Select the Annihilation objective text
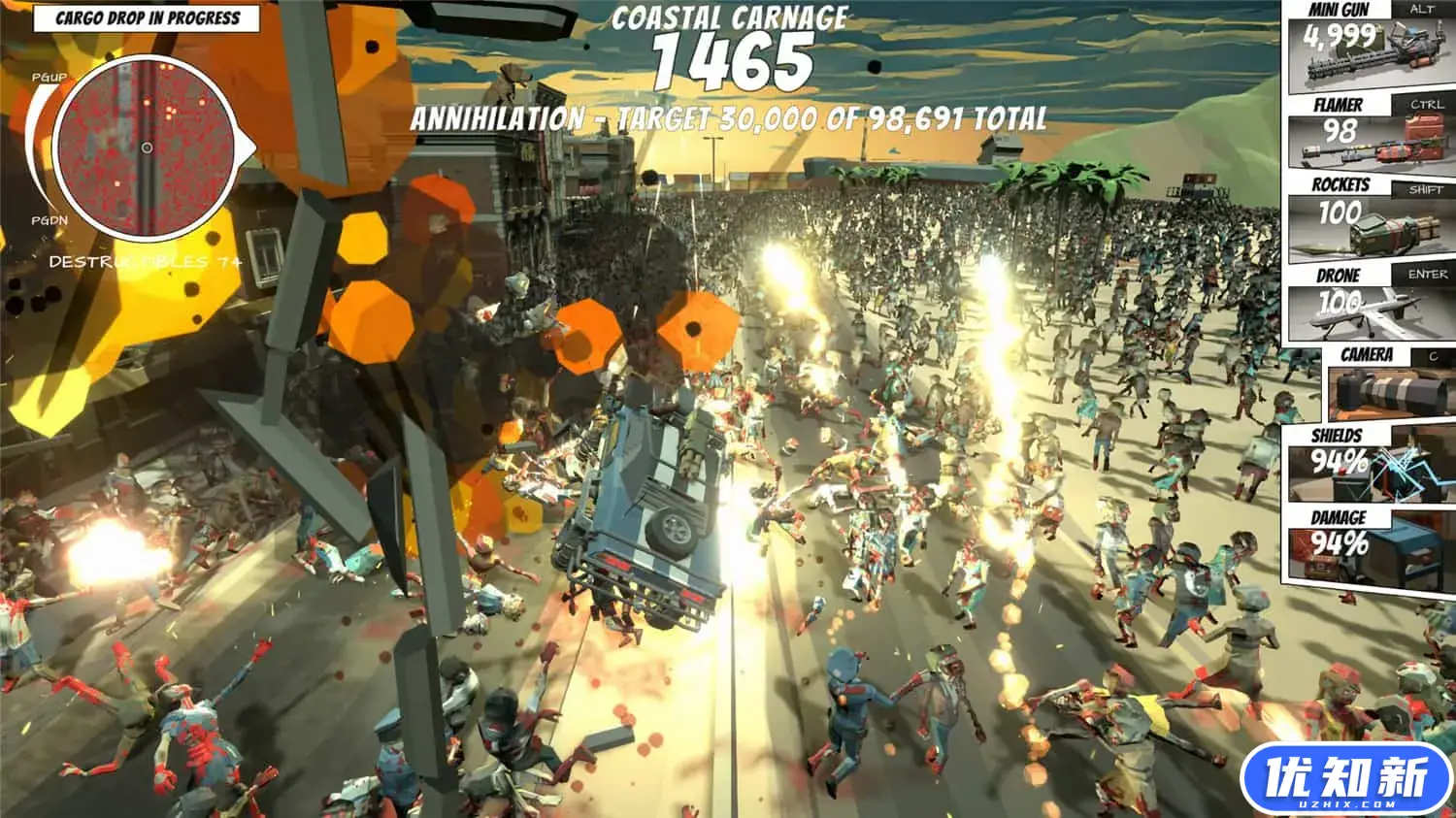This screenshot has width=1456, height=818. coord(730,118)
